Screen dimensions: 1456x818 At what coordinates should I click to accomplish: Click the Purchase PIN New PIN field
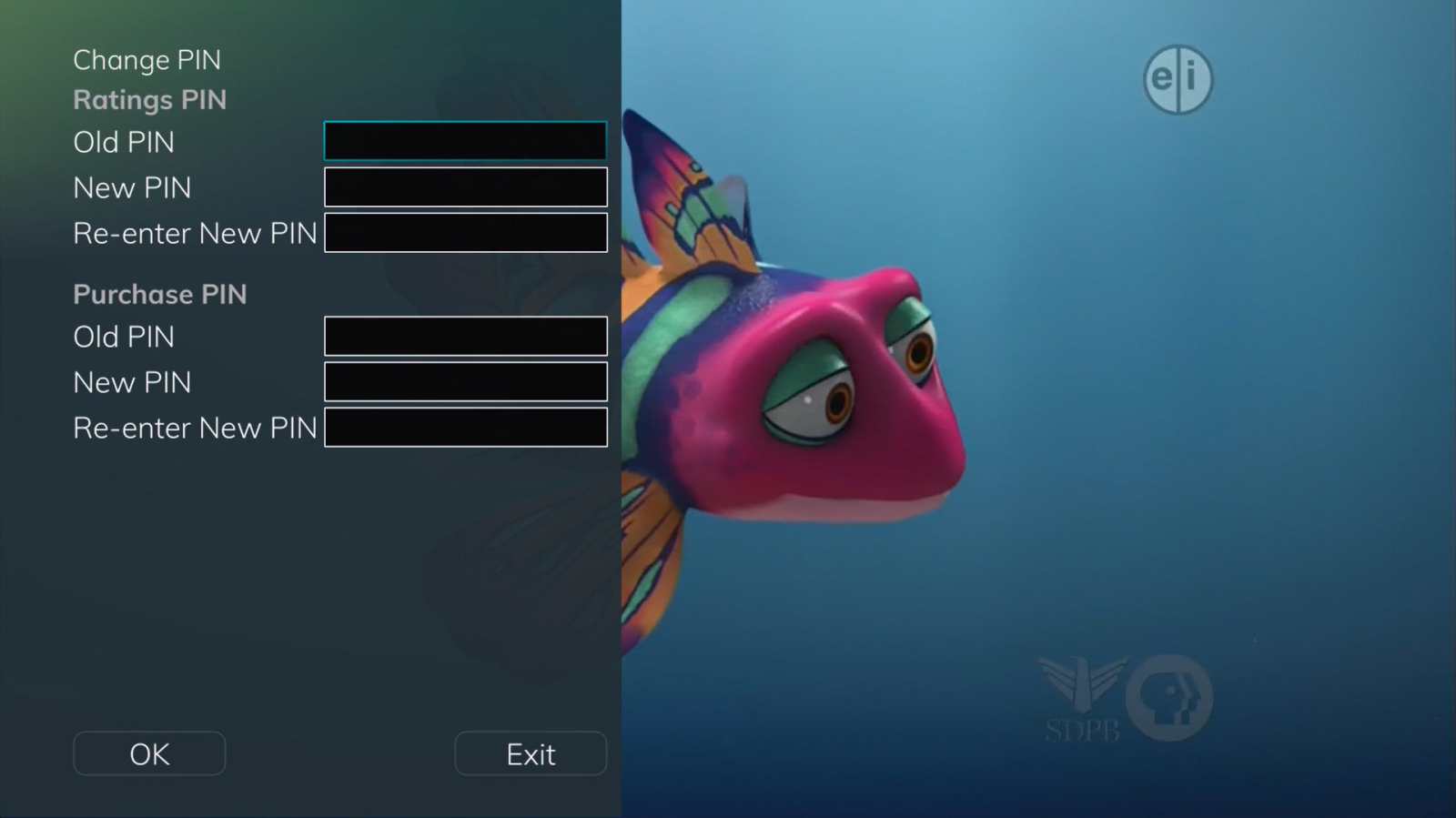465,381
